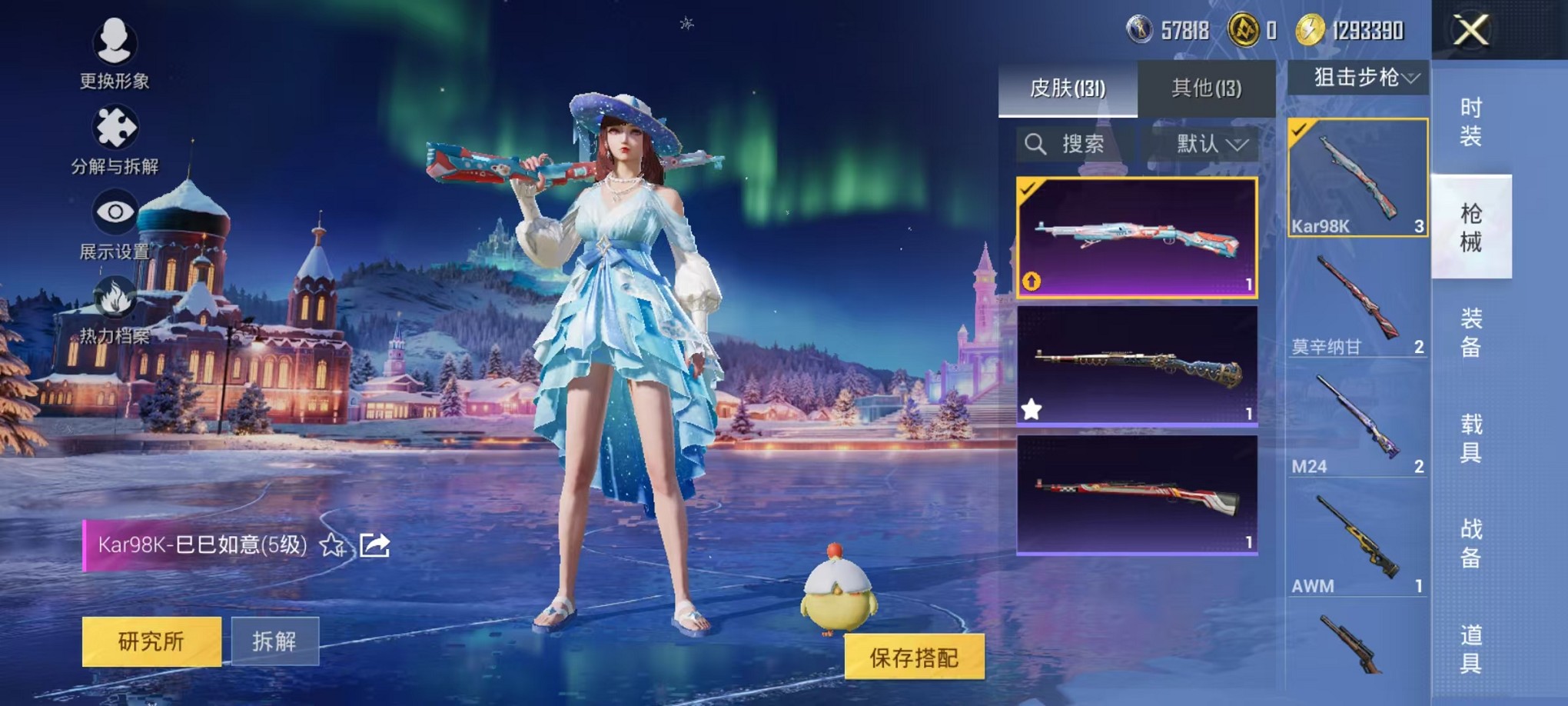The width and height of the screenshot is (1568, 706).
Task: Click the search magnifier in the skin panel
Action: click(x=1035, y=145)
